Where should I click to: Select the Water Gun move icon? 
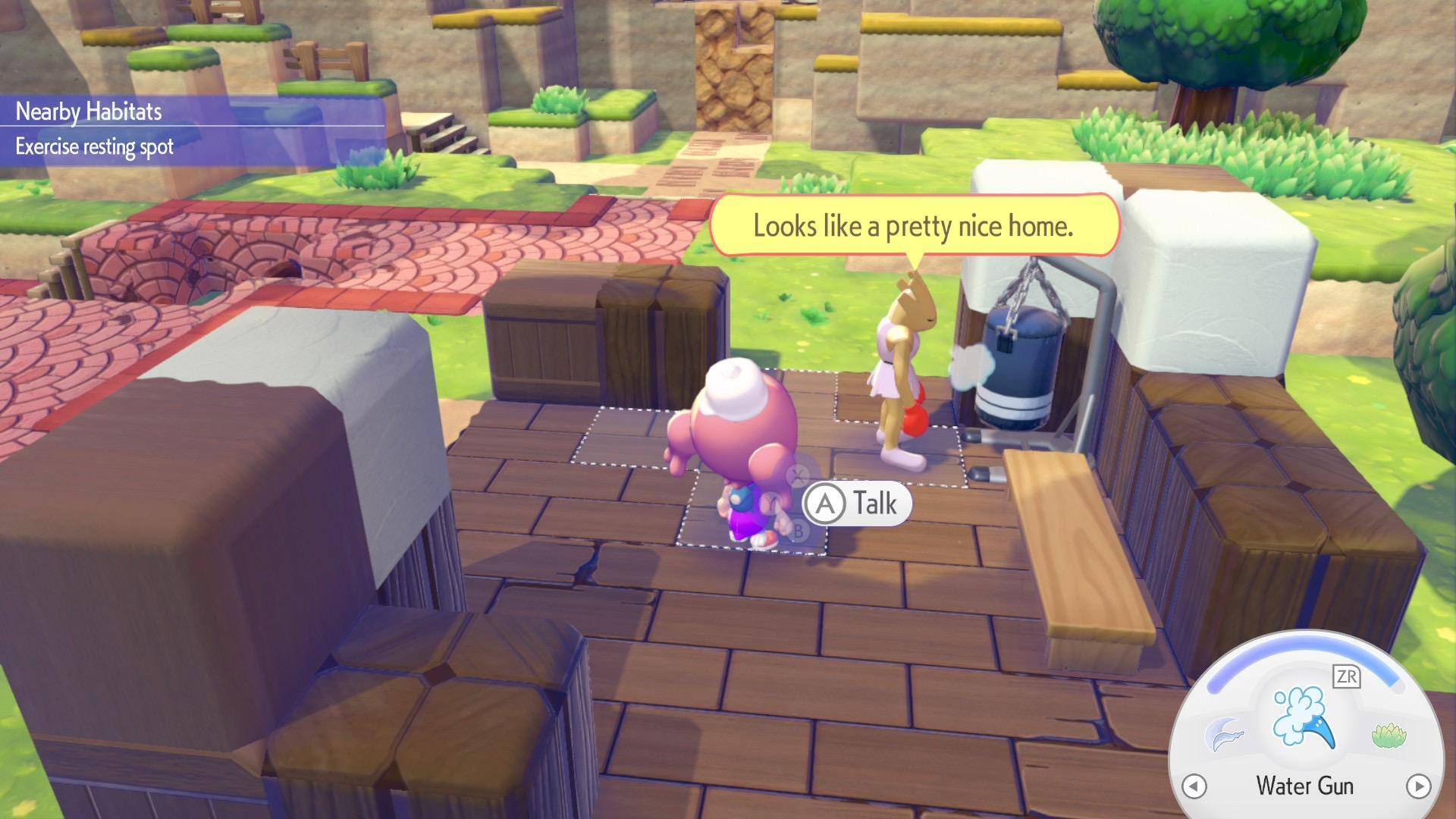pyautogui.click(x=1303, y=716)
